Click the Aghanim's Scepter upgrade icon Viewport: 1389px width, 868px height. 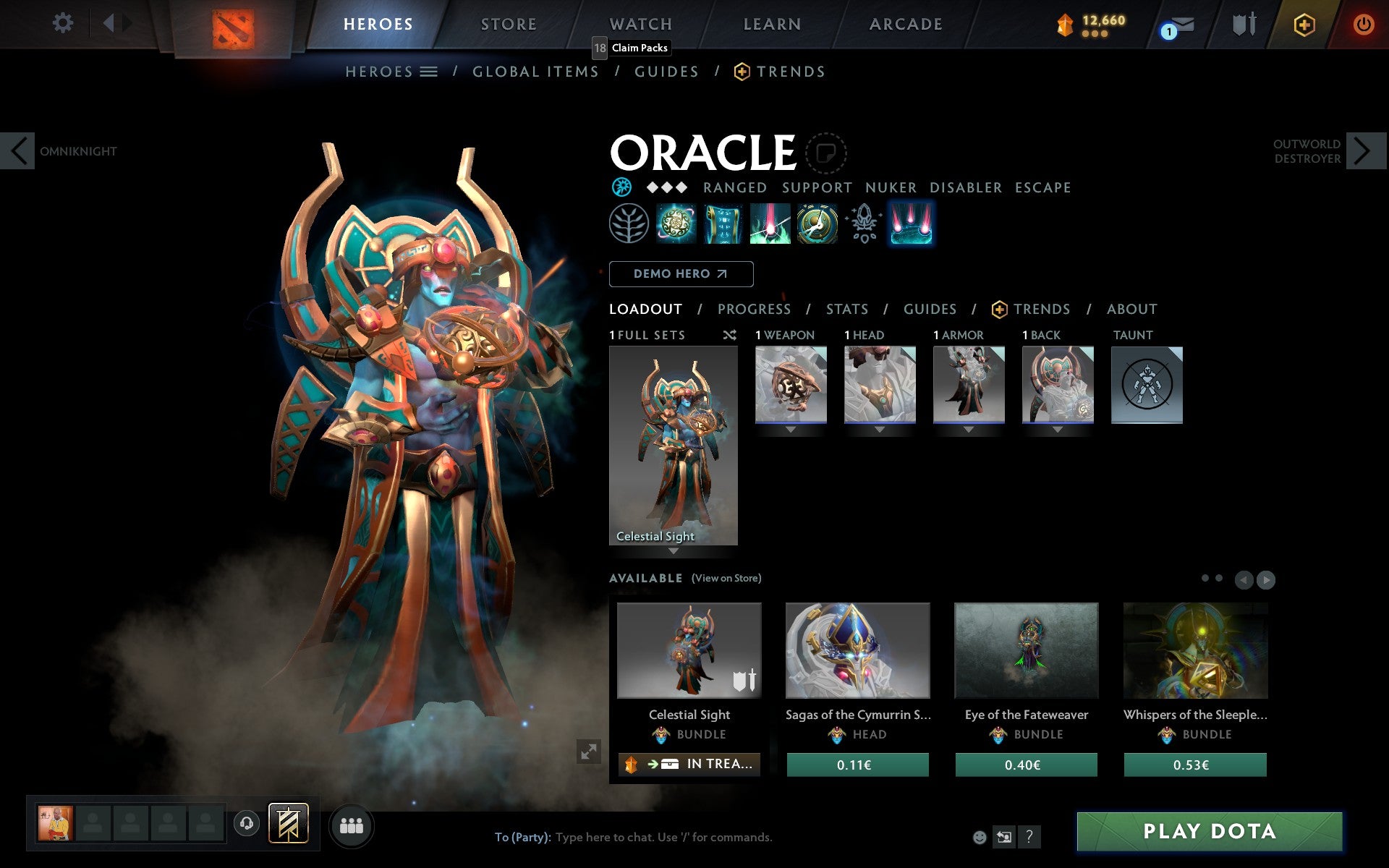click(862, 225)
